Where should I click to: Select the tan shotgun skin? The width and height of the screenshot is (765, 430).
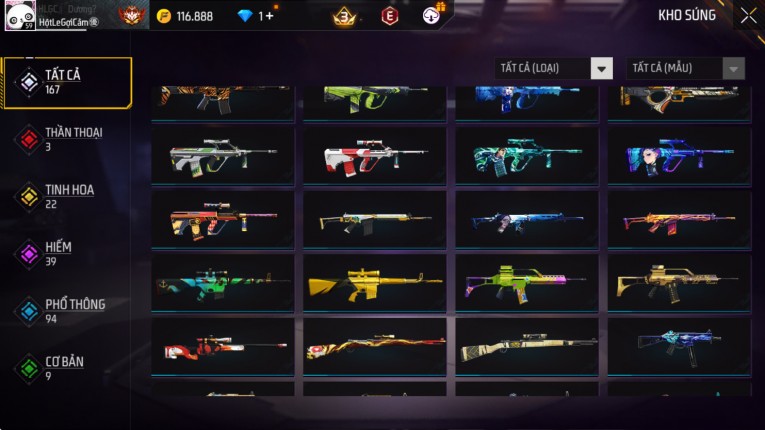click(x=527, y=347)
